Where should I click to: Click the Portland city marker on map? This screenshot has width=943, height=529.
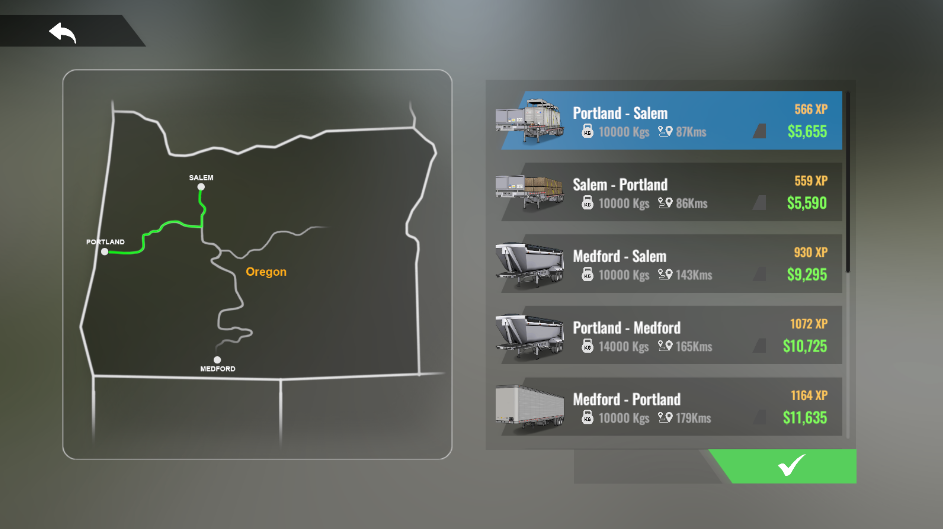pos(105,251)
